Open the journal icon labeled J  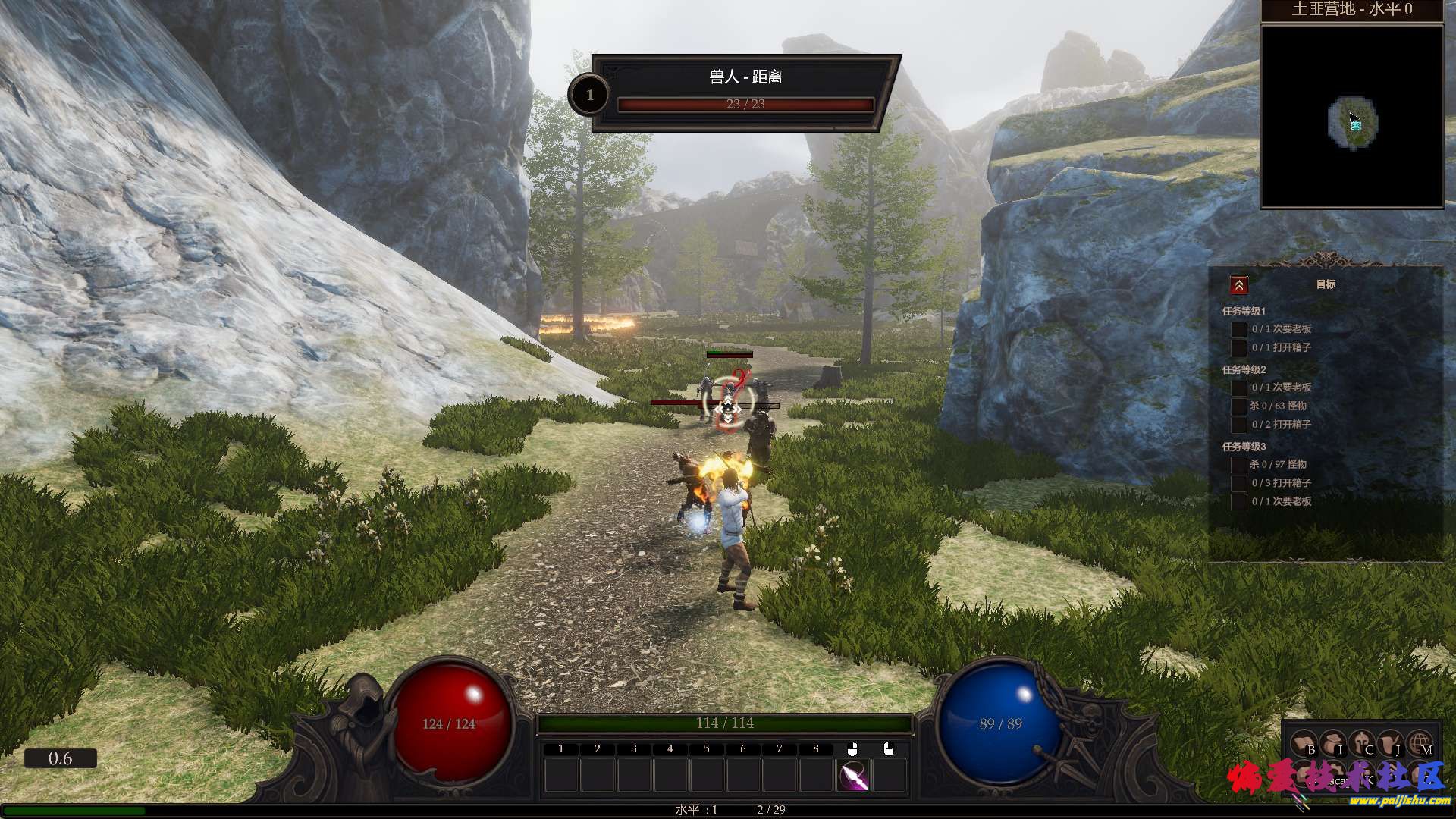click(x=1391, y=744)
